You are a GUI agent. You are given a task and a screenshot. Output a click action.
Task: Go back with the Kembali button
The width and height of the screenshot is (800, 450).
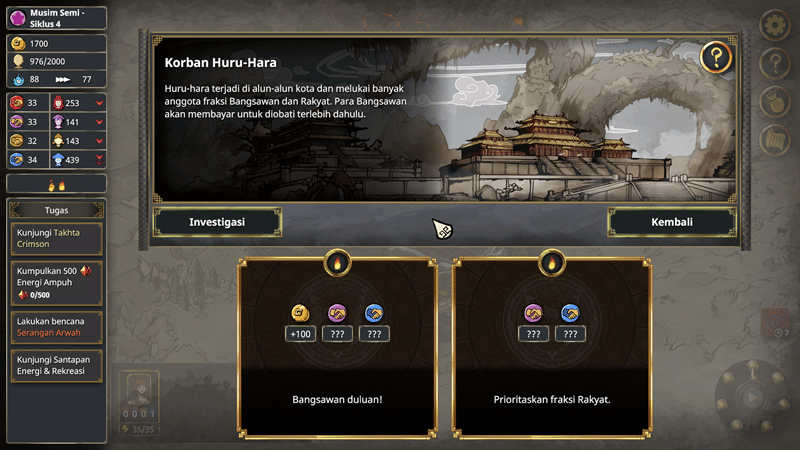click(671, 222)
